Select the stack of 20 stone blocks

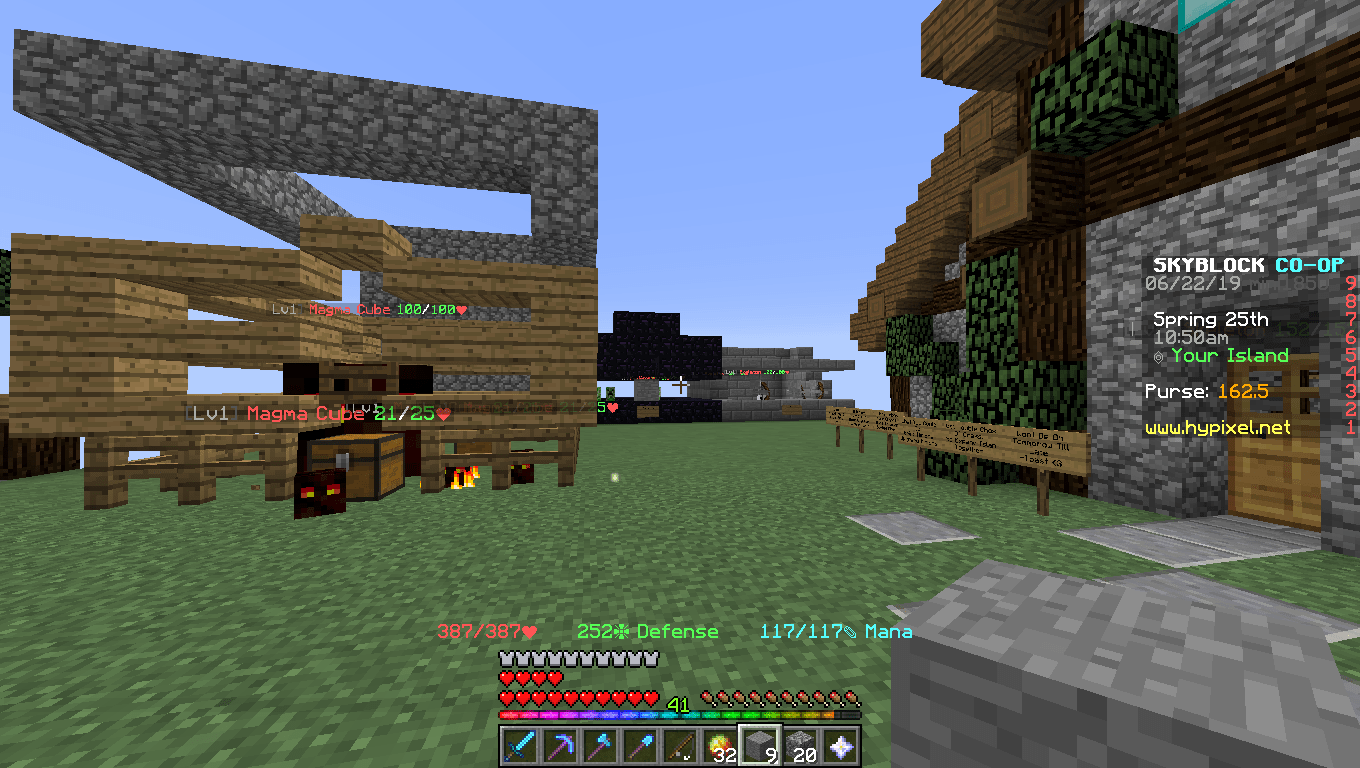799,744
